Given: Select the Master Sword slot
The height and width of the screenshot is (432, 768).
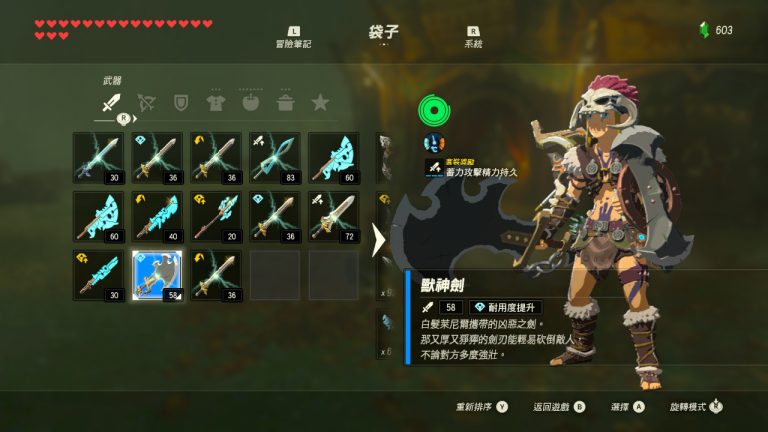Looking at the screenshot, I should (98, 157).
